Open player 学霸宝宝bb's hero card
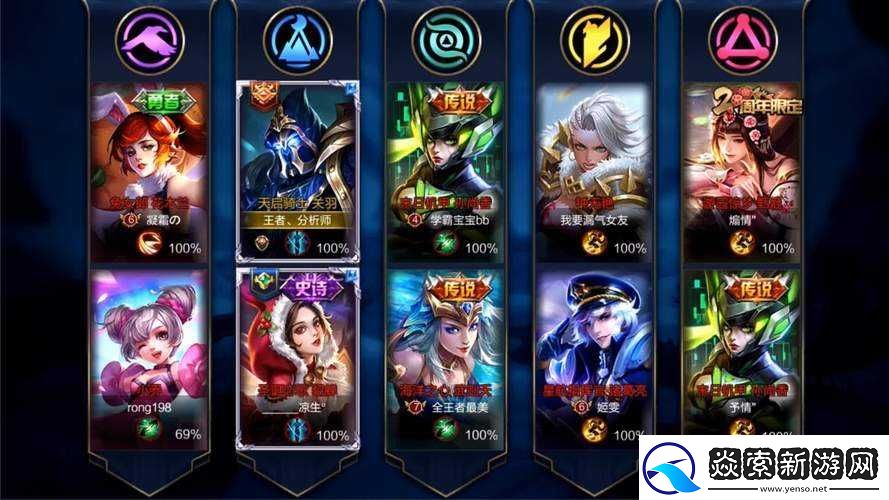 [x=445, y=170]
